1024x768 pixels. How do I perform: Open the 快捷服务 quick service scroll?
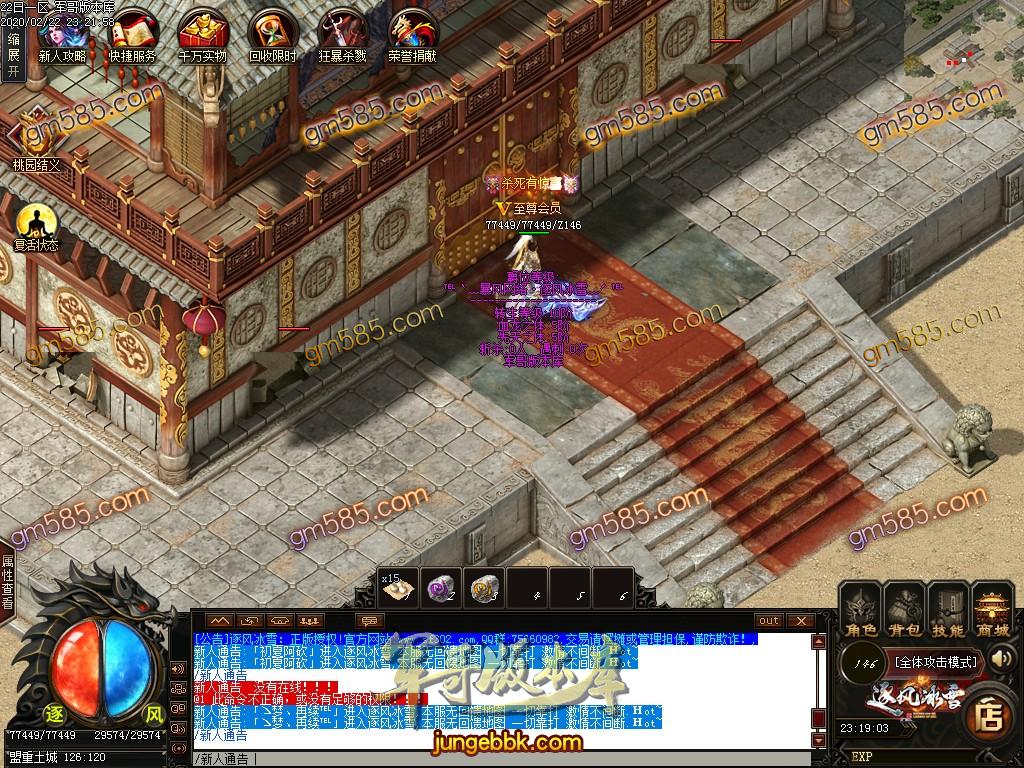pos(132,32)
